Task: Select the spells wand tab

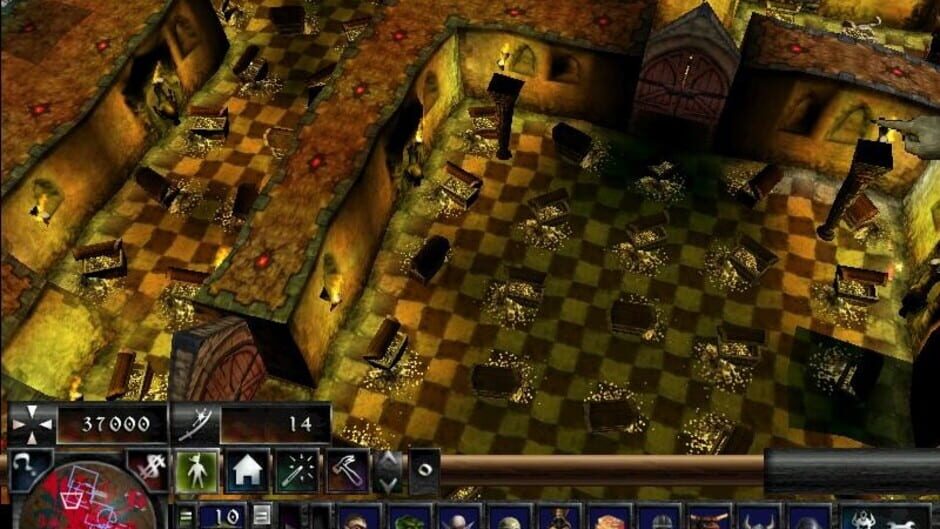Action: [297, 470]
